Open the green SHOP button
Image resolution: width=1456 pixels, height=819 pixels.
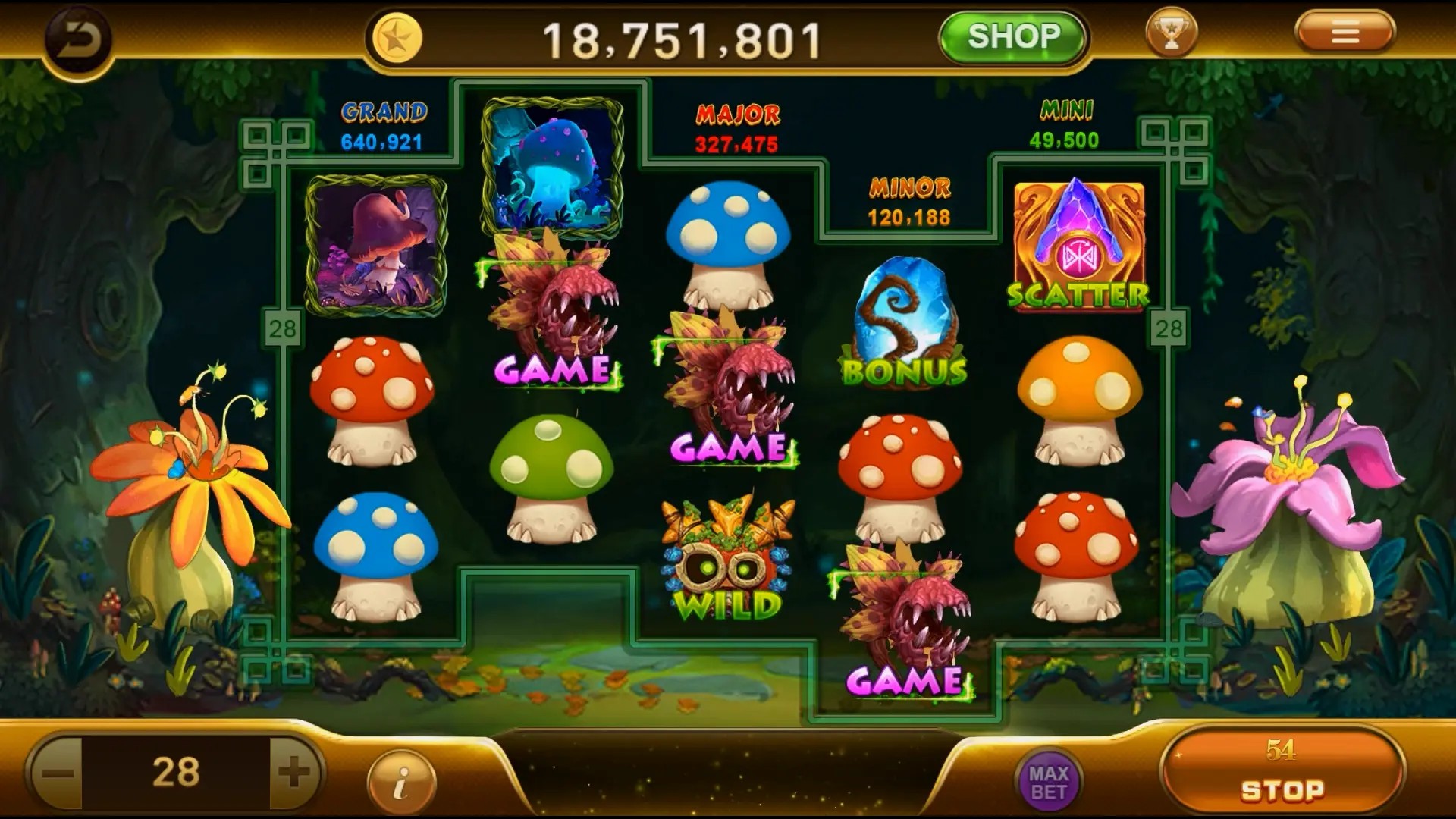(1013, 36)
